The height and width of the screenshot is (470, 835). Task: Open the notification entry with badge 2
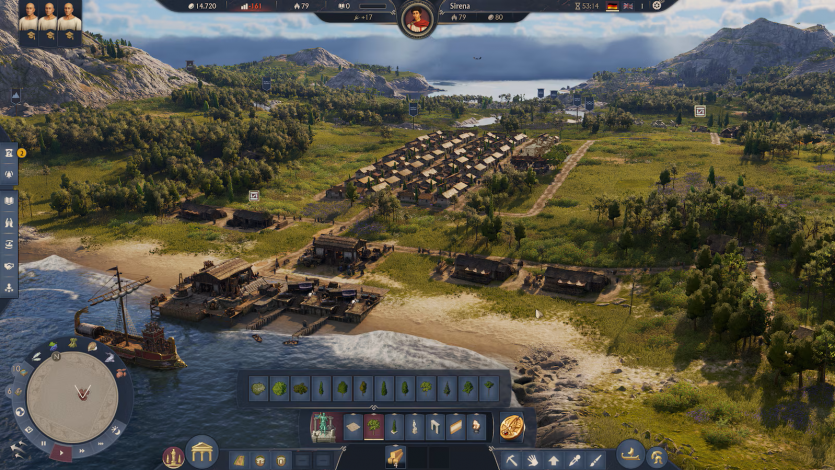click(9, 153)
